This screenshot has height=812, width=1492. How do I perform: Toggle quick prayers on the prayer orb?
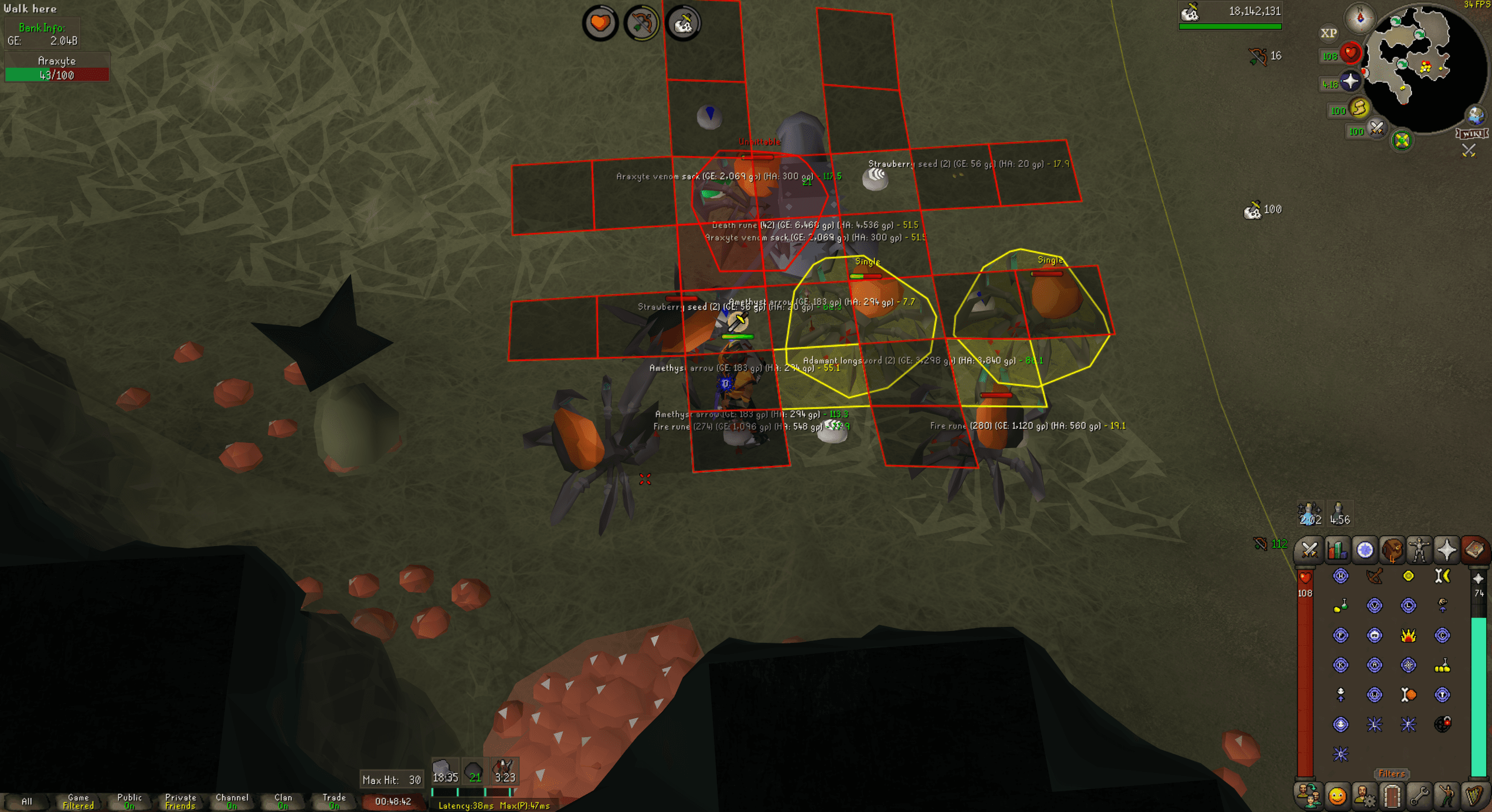(1350, 82)
